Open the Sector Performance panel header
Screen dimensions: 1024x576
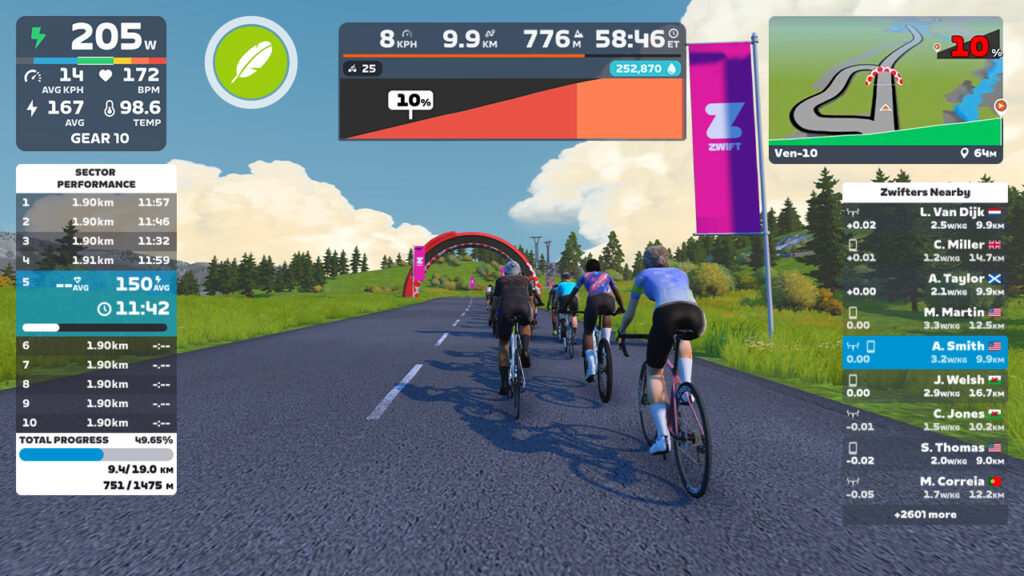[96, 178]
